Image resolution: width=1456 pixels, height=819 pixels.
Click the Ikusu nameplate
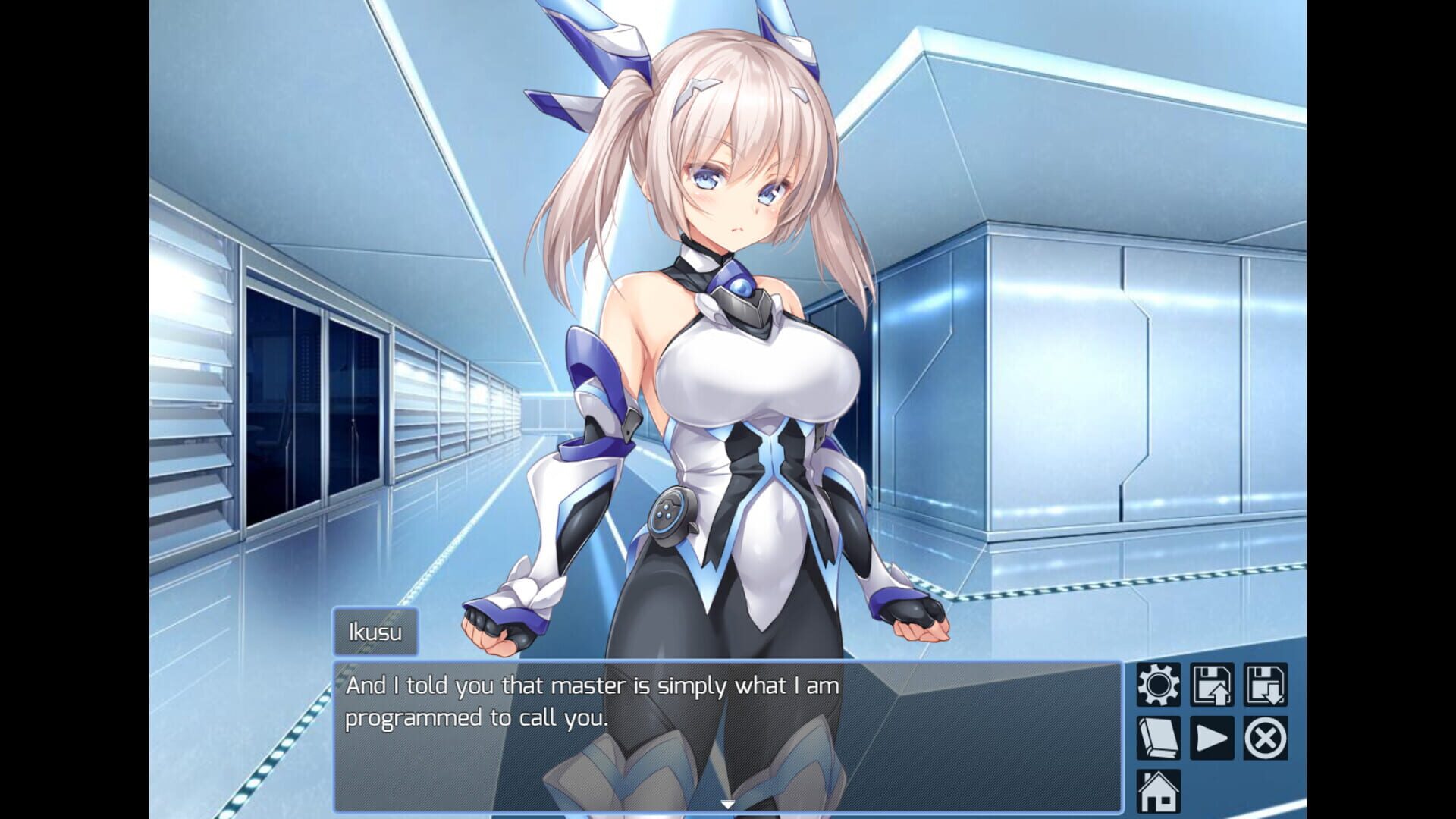click(375, 630)
